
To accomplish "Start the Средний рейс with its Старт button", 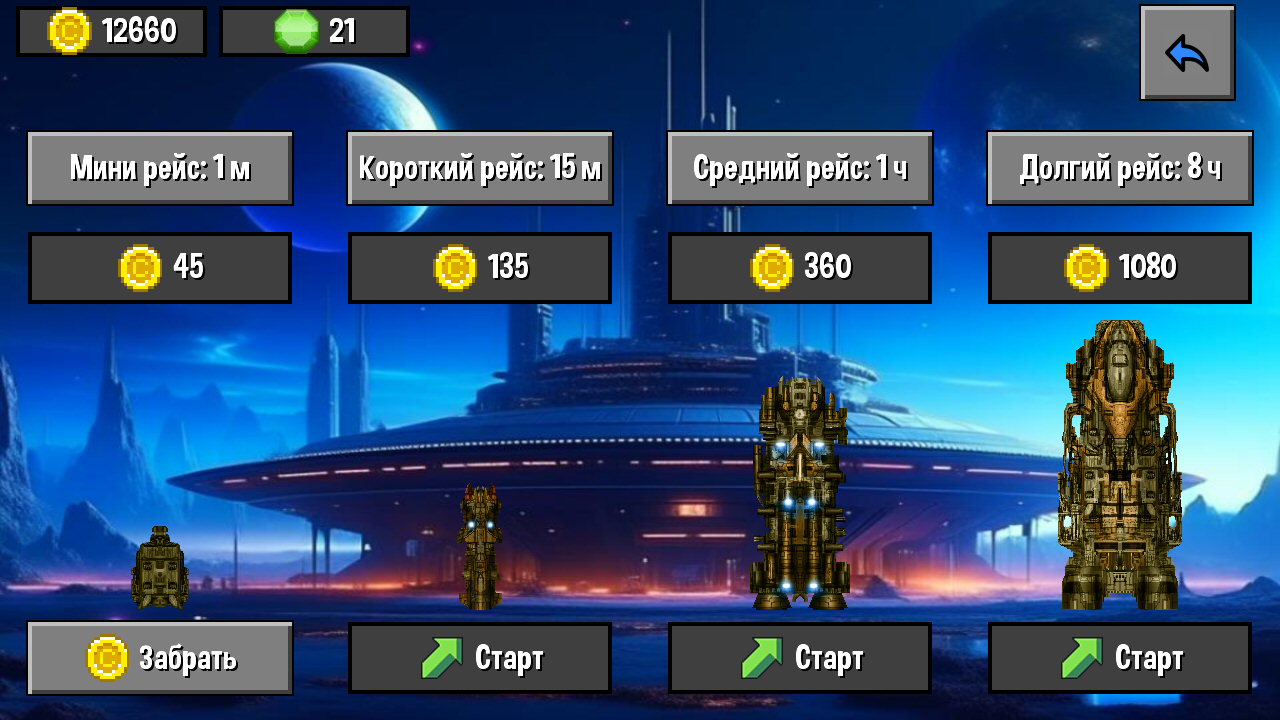I will pos(799,657).
